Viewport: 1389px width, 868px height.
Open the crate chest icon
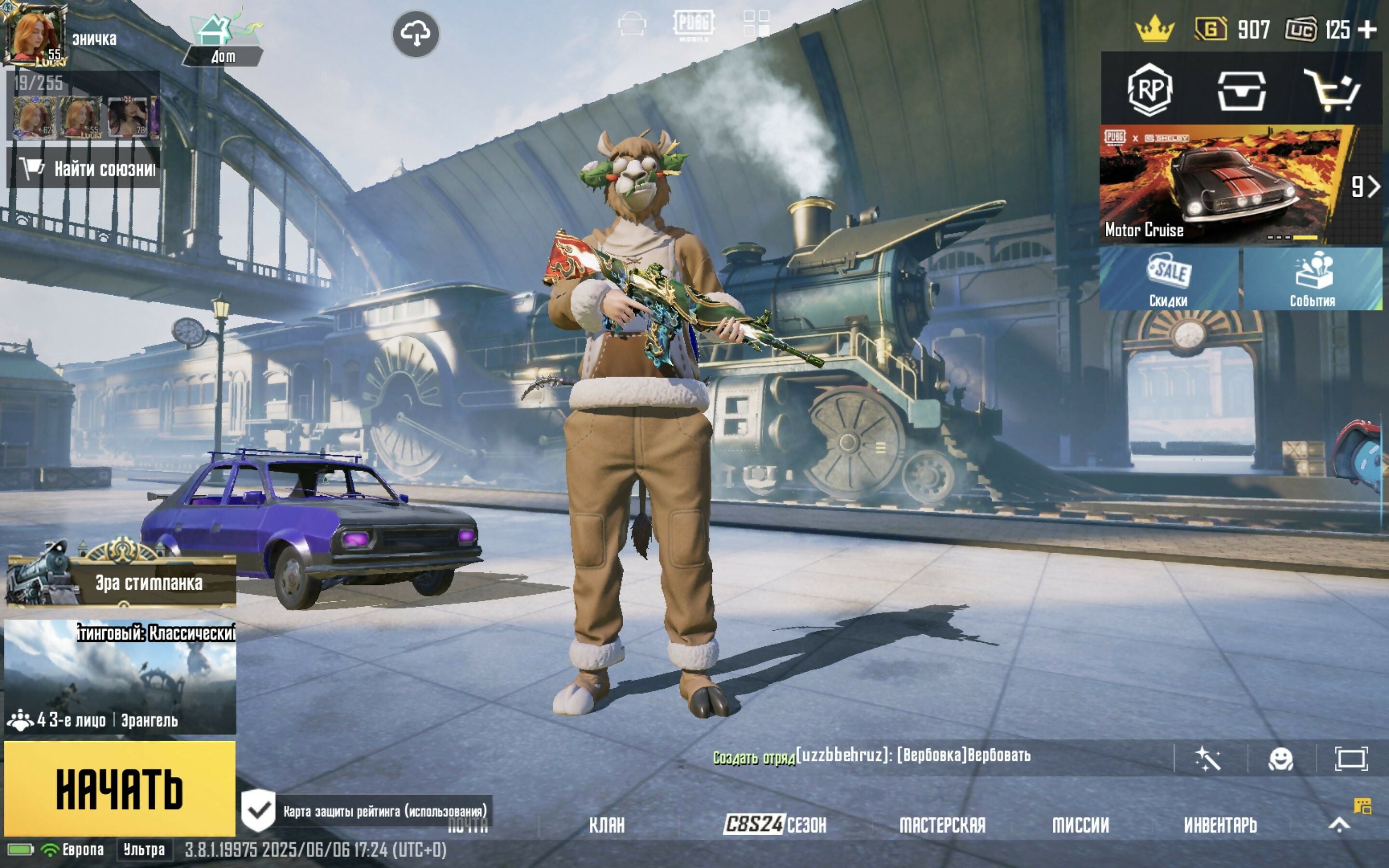(1241, 90)
